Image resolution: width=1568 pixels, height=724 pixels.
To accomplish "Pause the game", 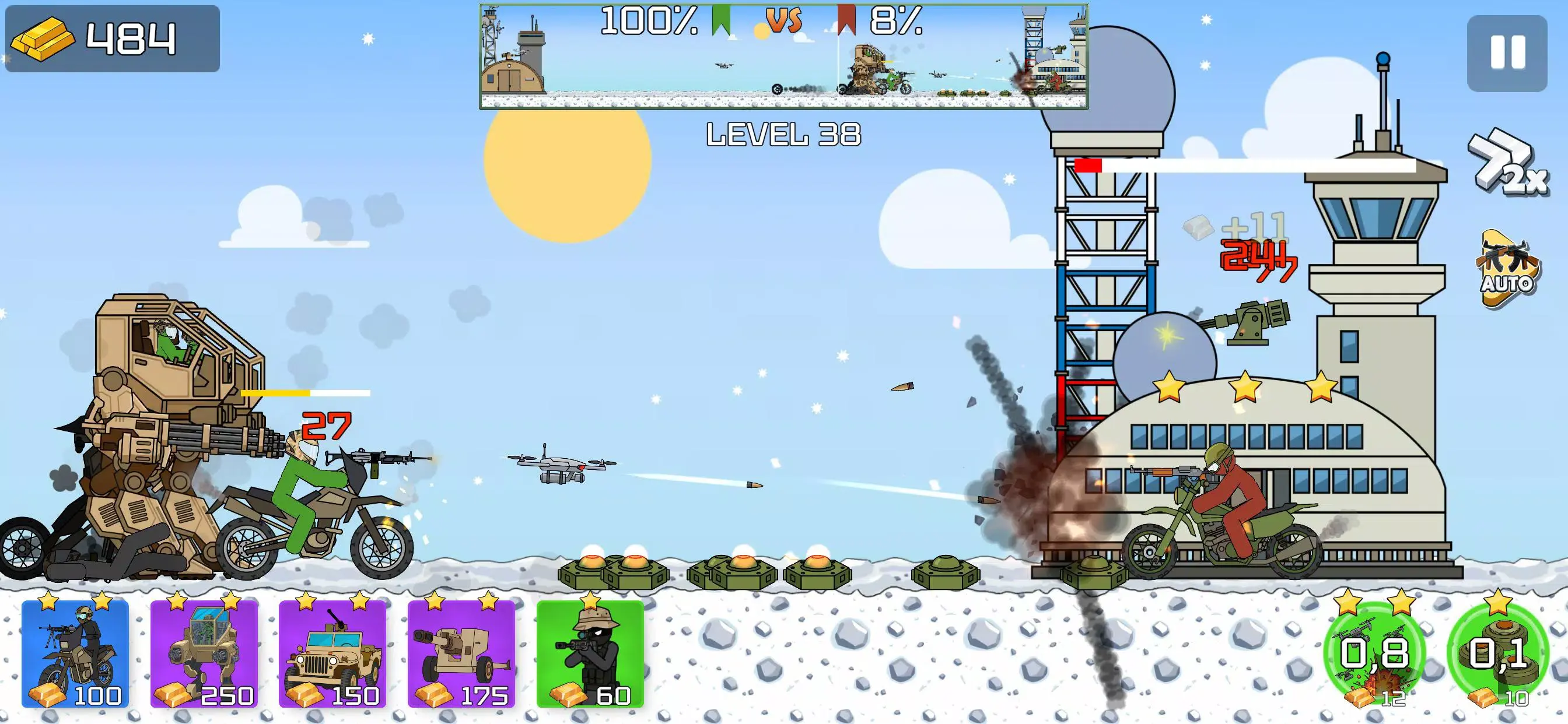I will pyautogui.click(x=1507, y=53).
